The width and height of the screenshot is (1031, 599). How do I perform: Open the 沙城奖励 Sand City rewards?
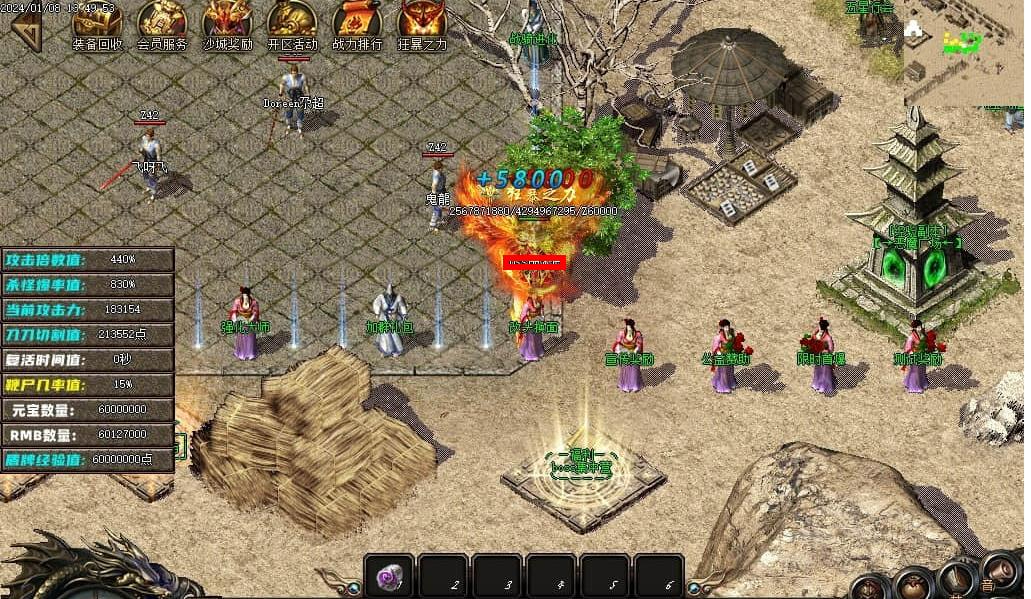pyautogui.click(x=227, y=23)
